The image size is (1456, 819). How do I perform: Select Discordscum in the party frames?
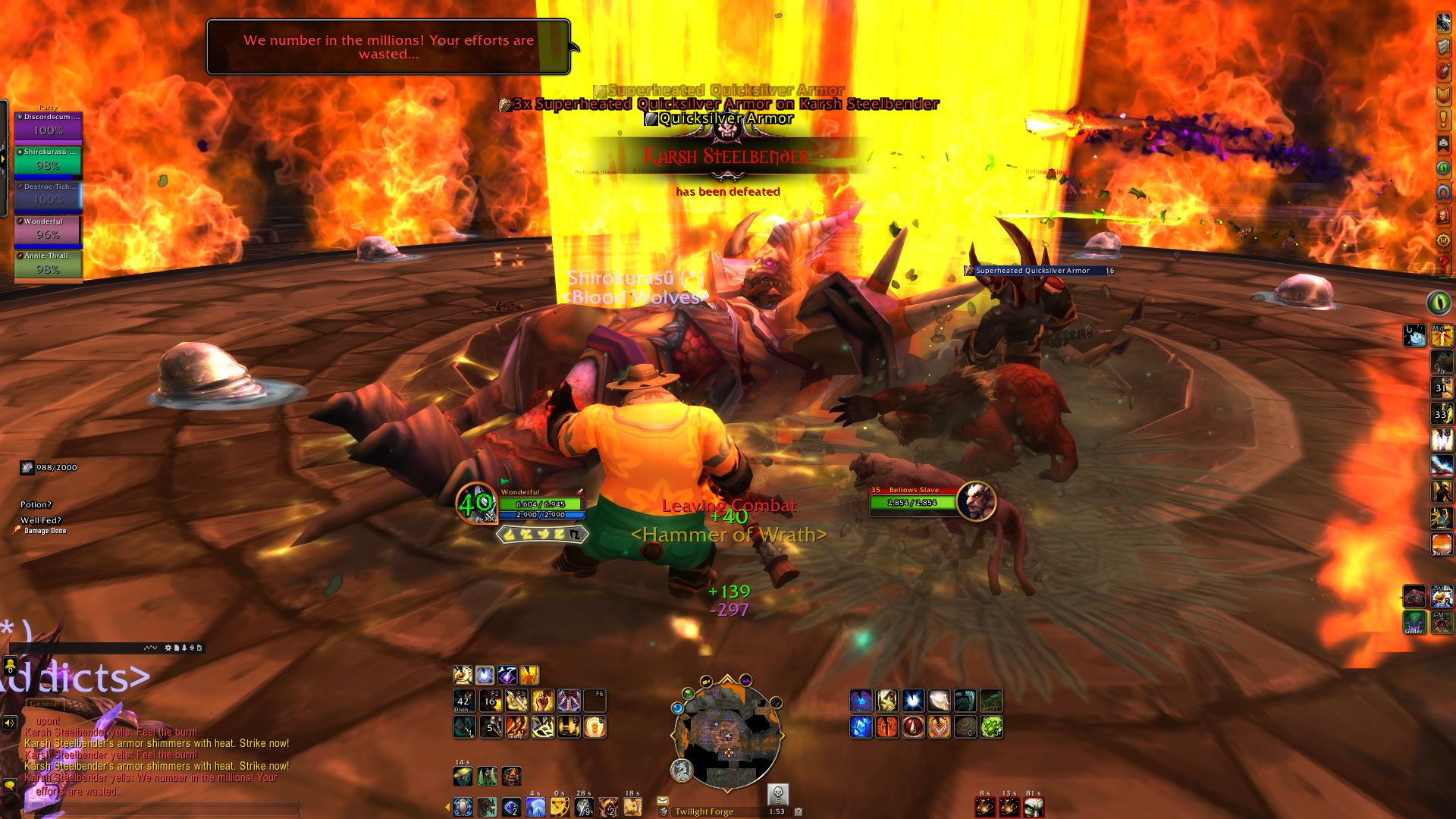(48, 126)
